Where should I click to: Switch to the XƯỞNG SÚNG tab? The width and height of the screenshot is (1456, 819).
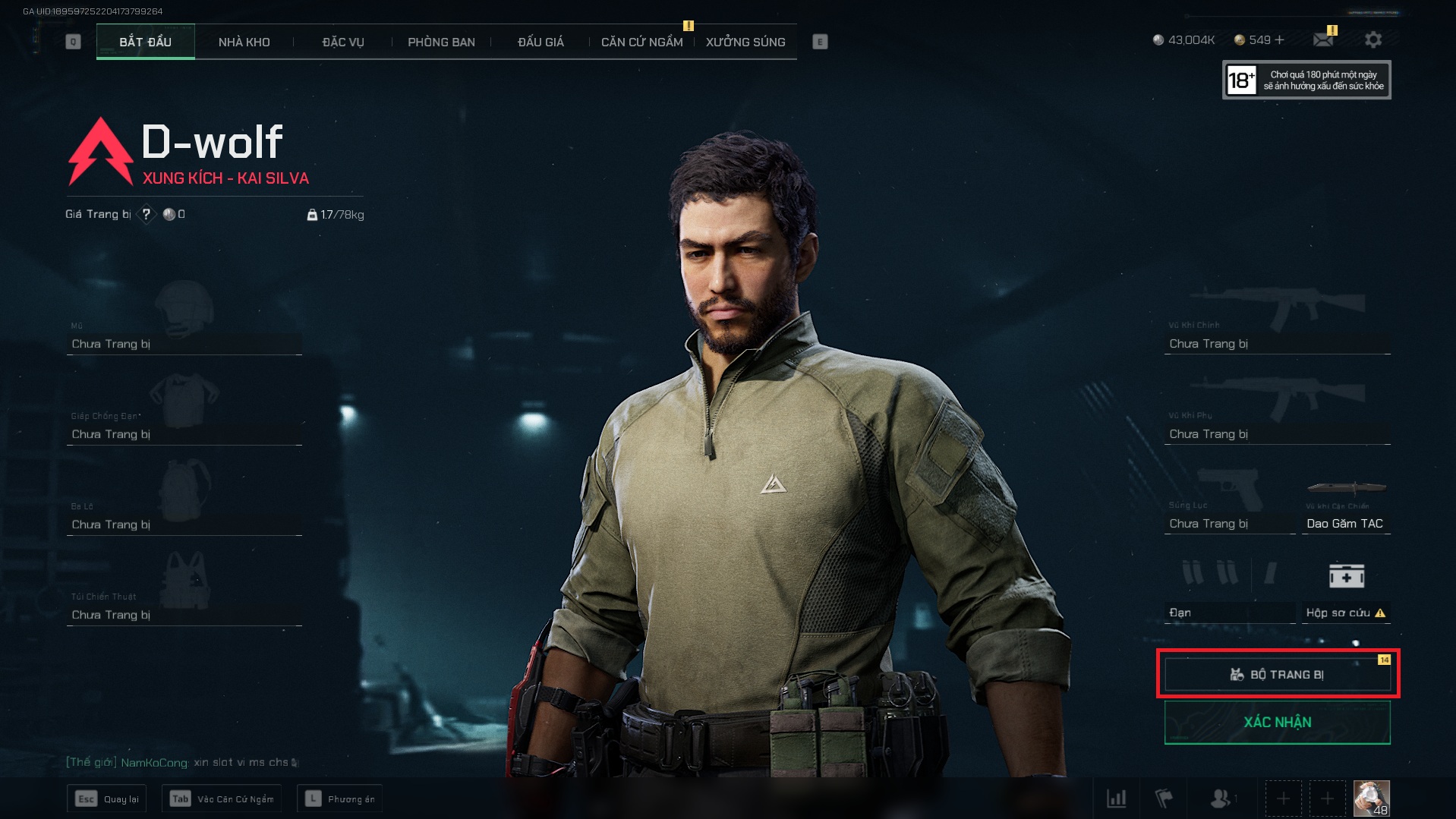tap(745, 42)
